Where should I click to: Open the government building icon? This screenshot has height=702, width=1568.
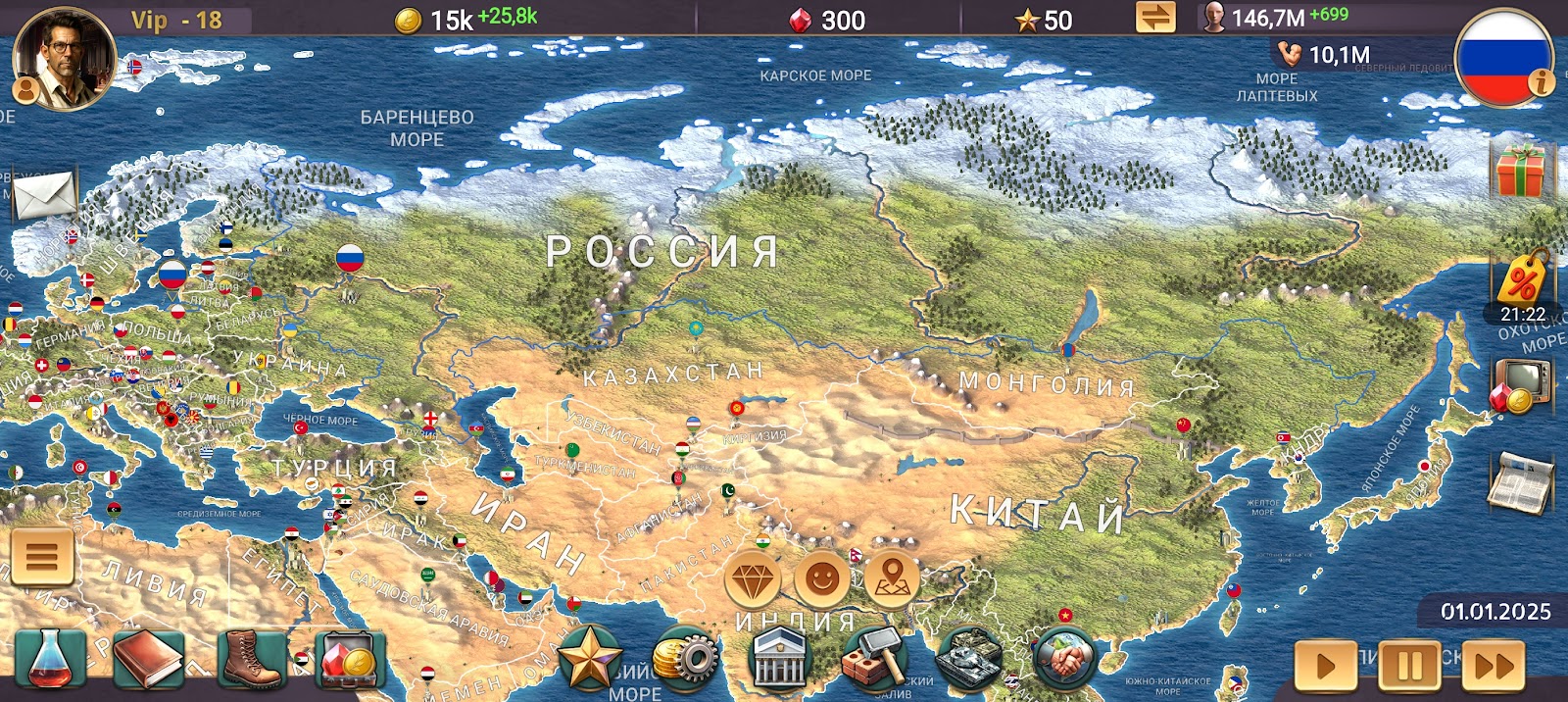click(780, 659)
